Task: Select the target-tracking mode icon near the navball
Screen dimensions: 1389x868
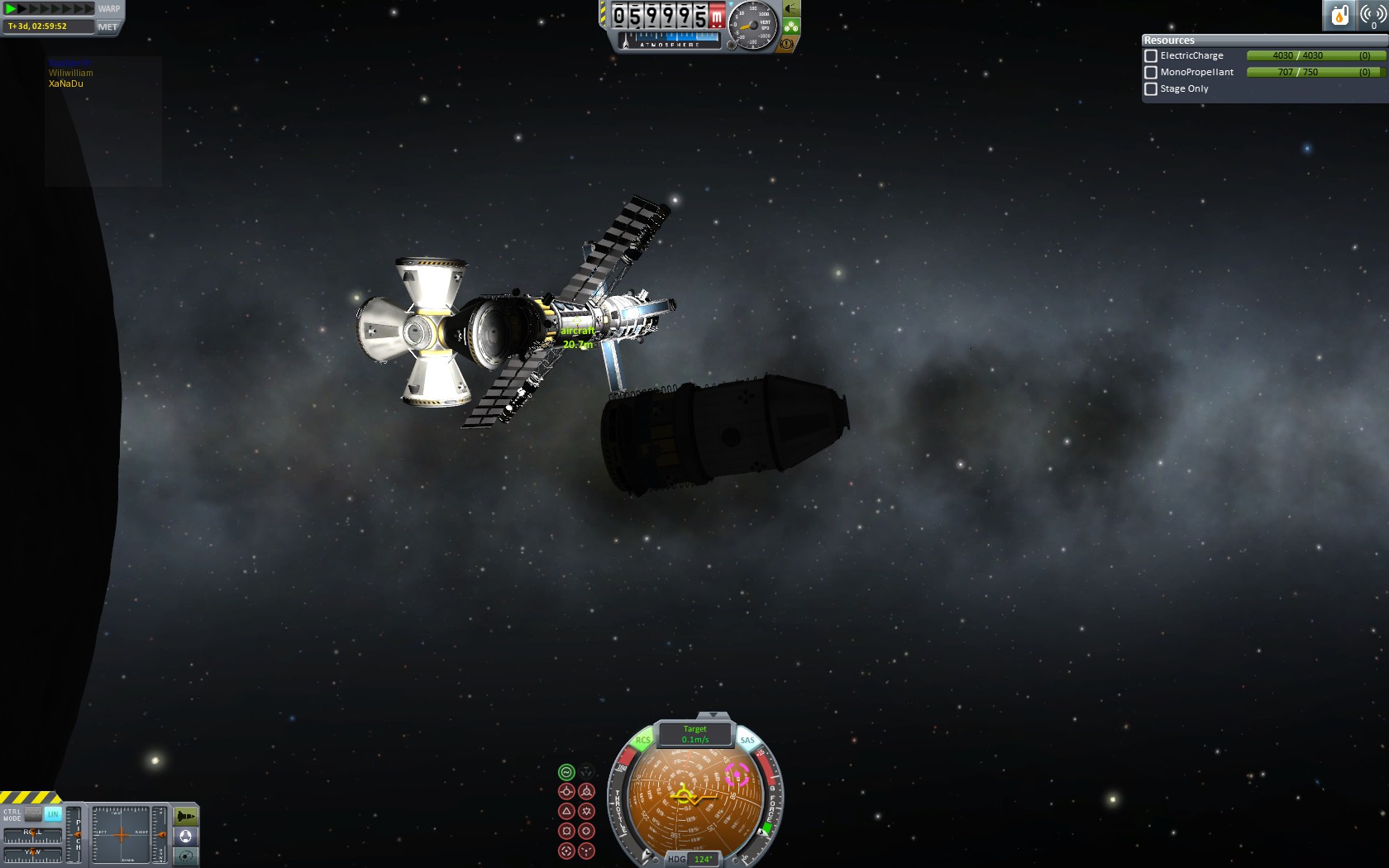Action: (x=566, y=850)
